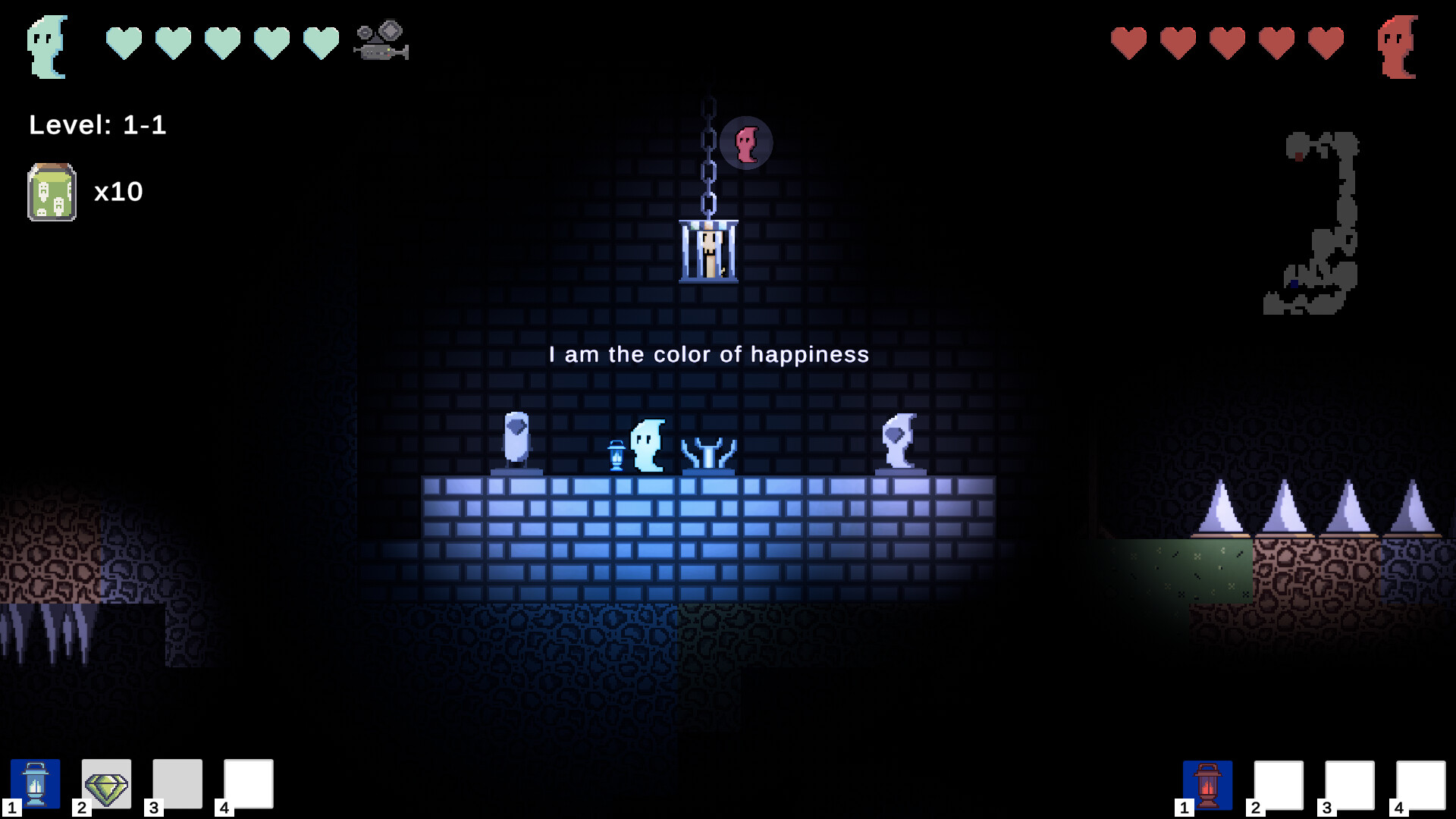Click the ghost jar inventory icon

click(x=50, y=191)
